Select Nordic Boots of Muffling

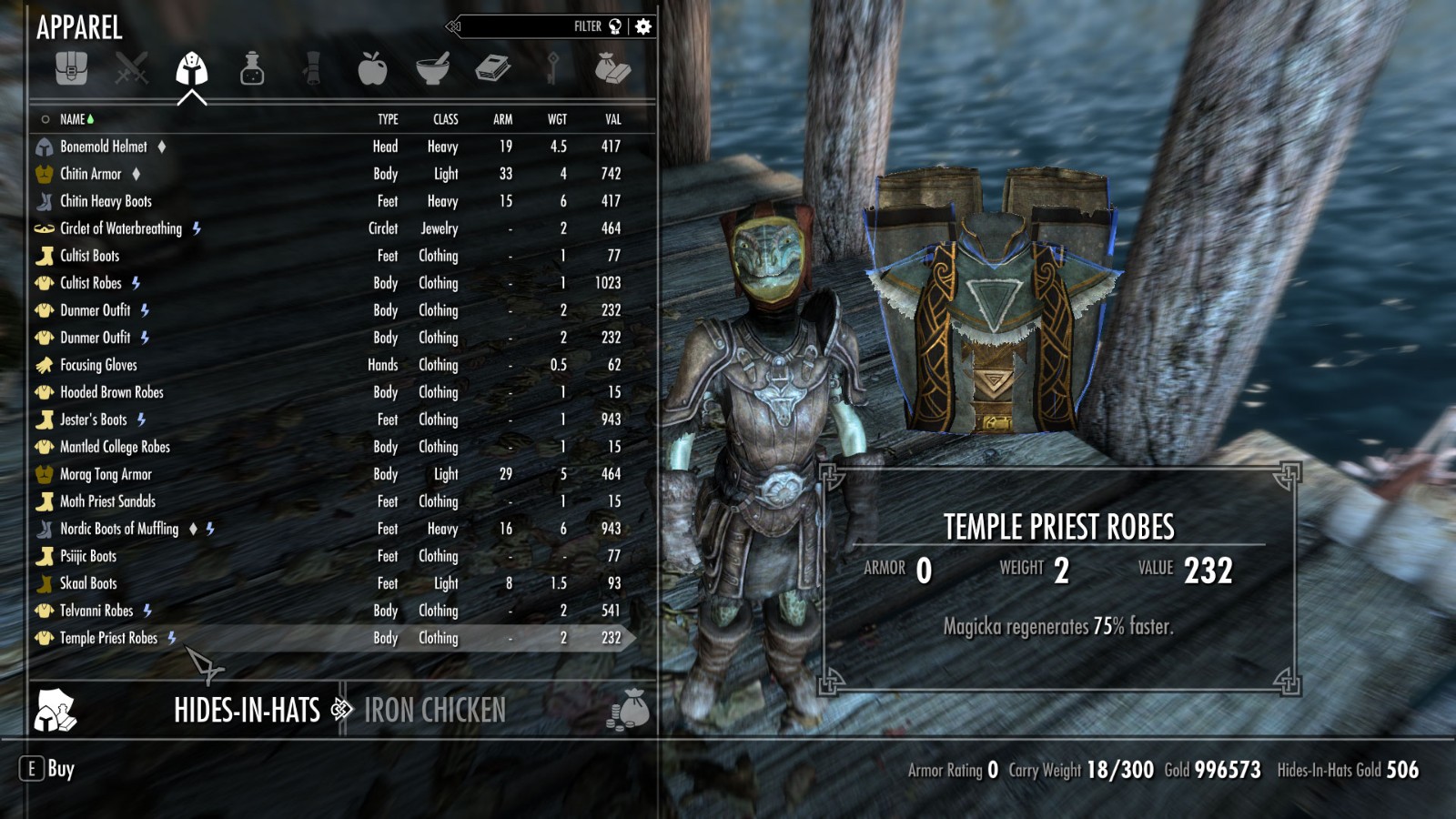[x=119, y=529]
